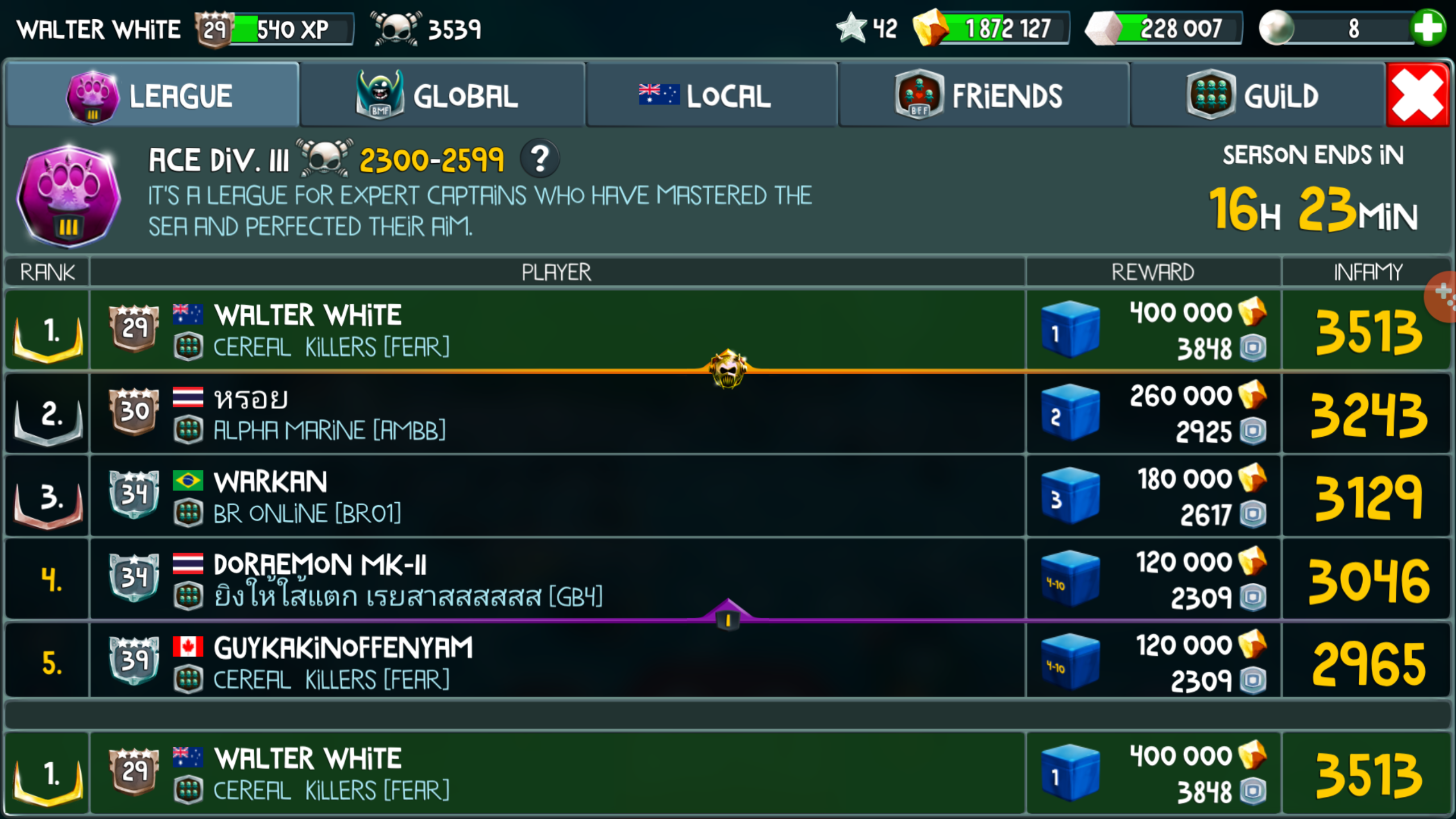Add pearls with the green plus button

click(1428, 28)
